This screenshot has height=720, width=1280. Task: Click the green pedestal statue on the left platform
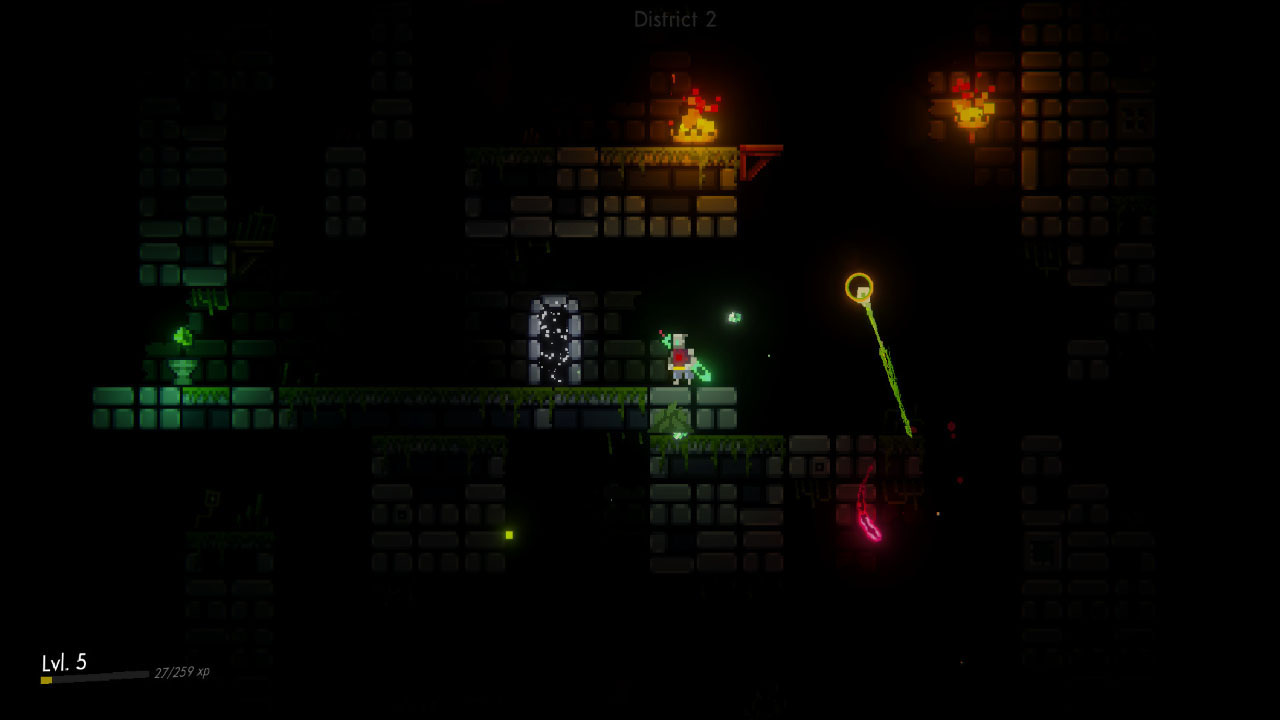coord(182,370)
